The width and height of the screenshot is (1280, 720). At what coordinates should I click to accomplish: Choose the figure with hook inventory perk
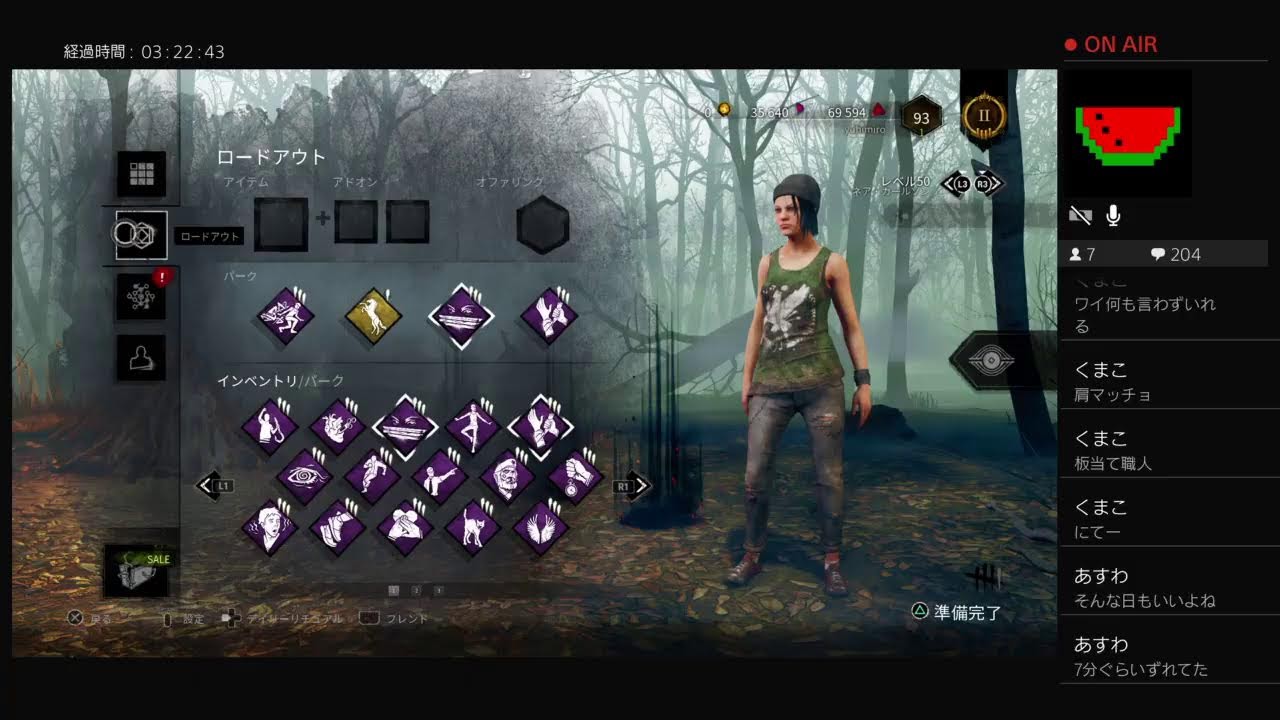tap(270, 427)
